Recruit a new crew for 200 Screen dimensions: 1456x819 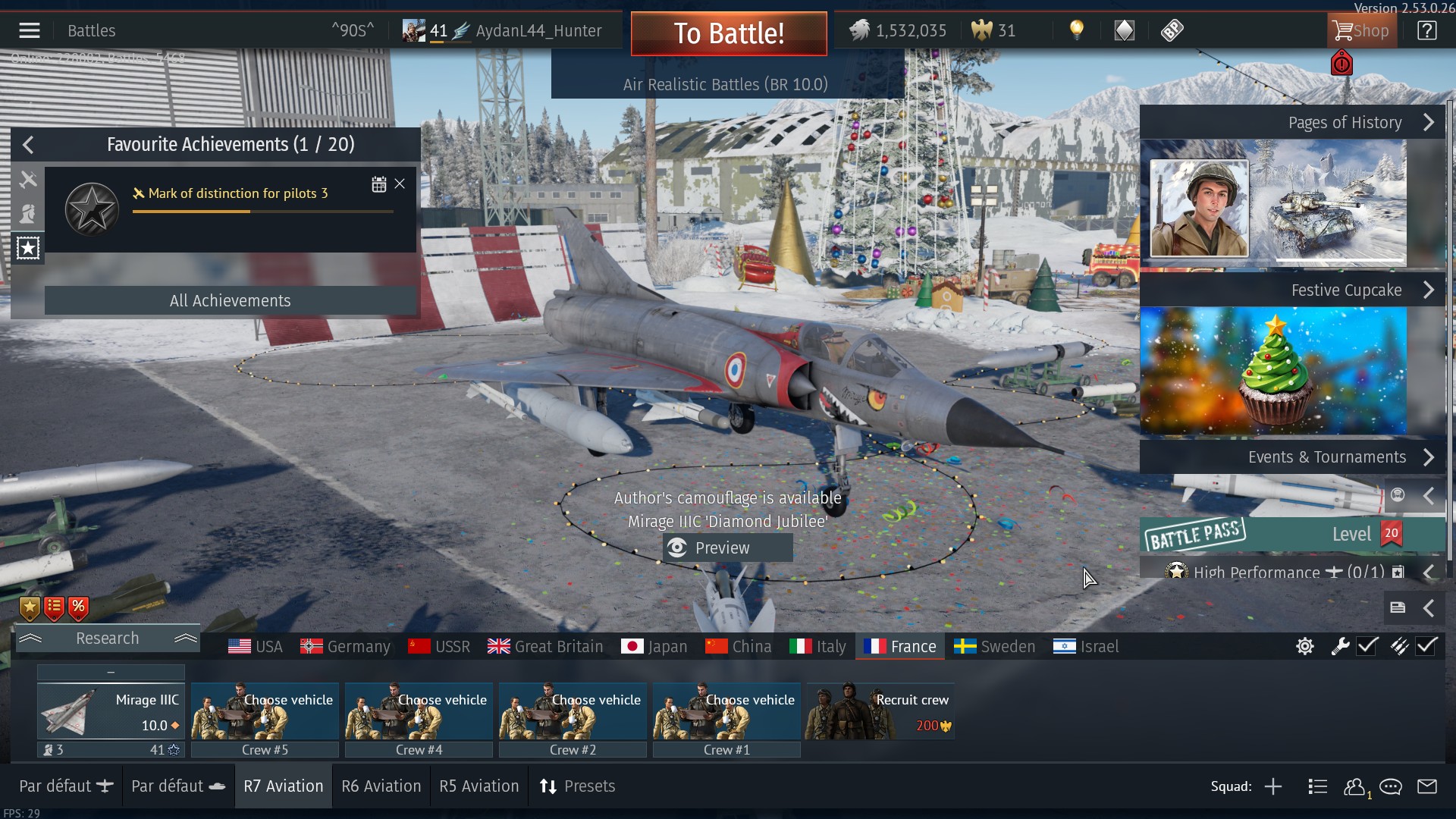pyautogui.click(x=880, y=711)
